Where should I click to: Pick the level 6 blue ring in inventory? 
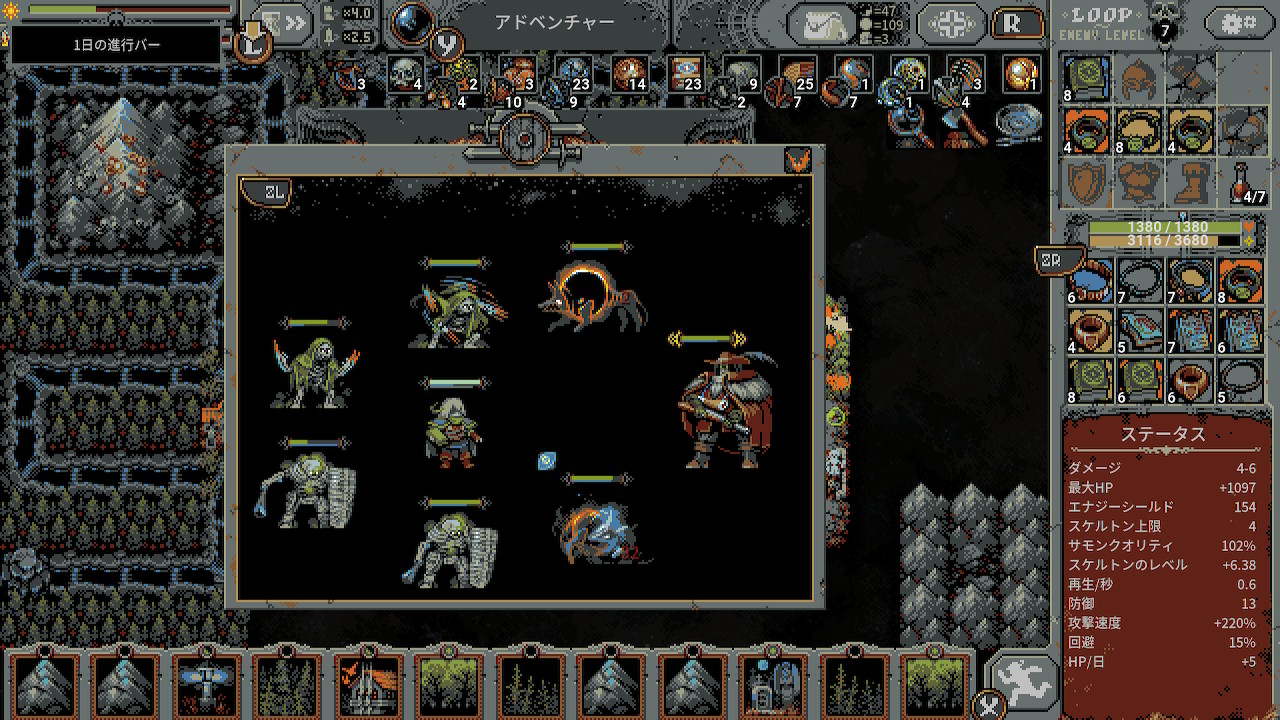(x=1087, y=282)
